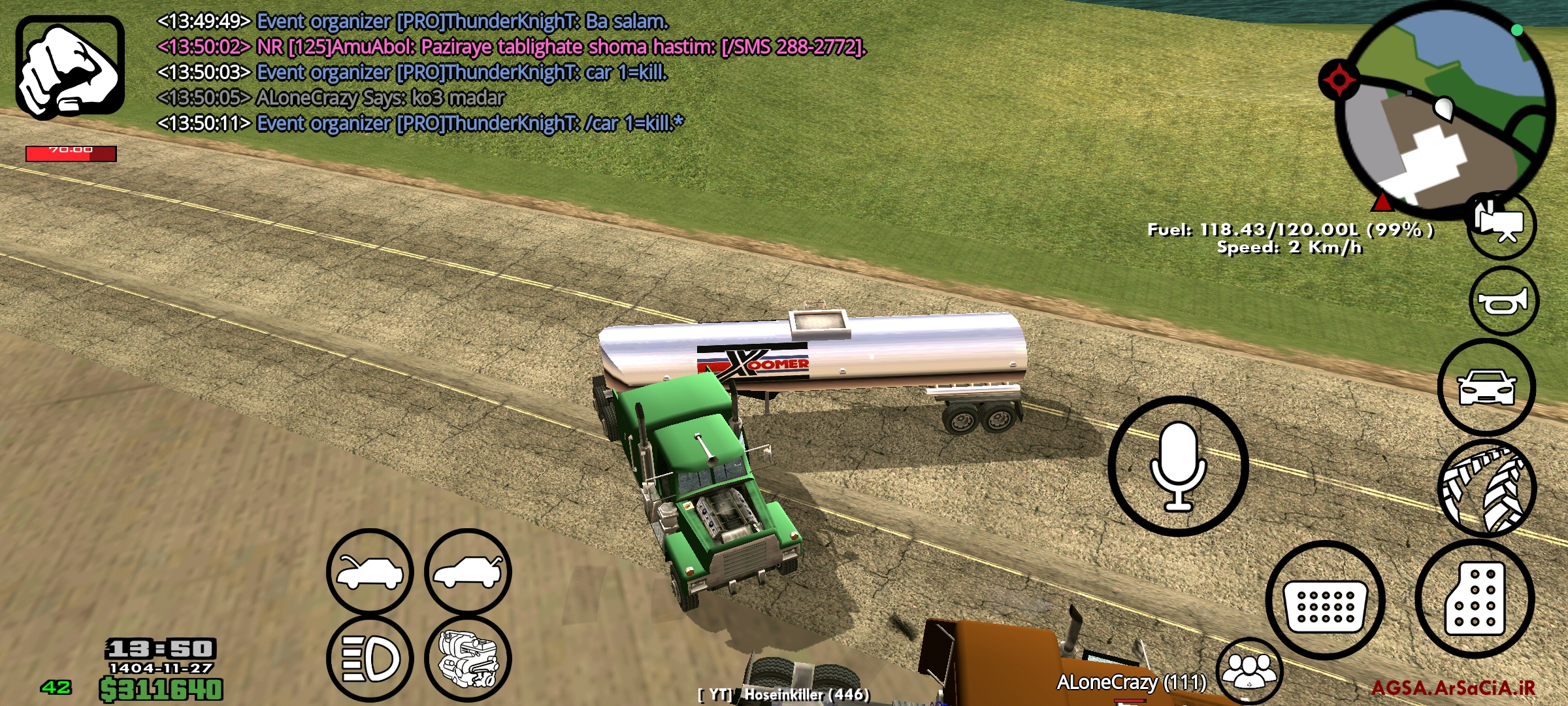Sound the horn button

[x=1503, y=301]
